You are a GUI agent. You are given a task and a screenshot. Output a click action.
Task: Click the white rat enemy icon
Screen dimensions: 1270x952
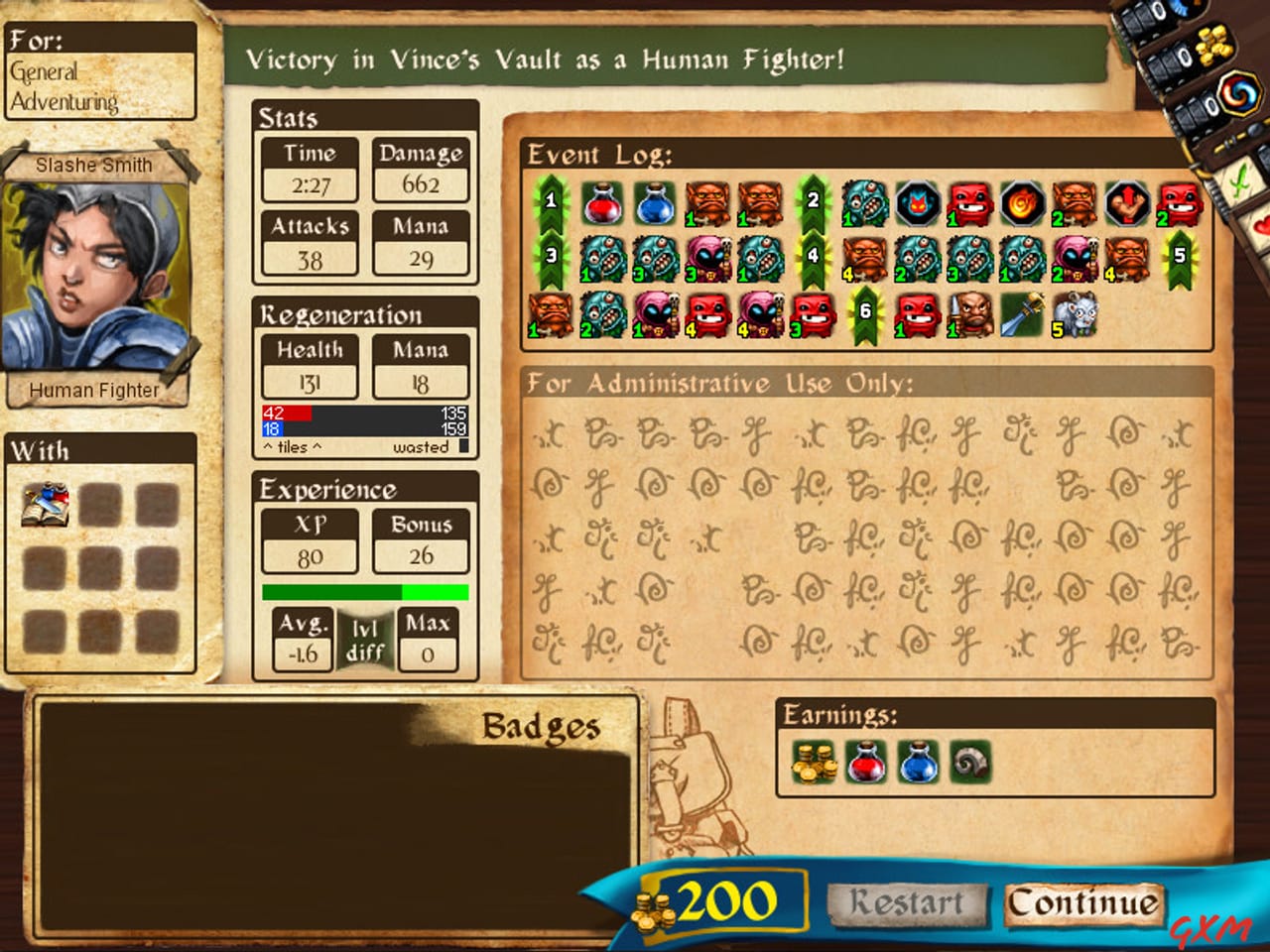(1079, 315)
